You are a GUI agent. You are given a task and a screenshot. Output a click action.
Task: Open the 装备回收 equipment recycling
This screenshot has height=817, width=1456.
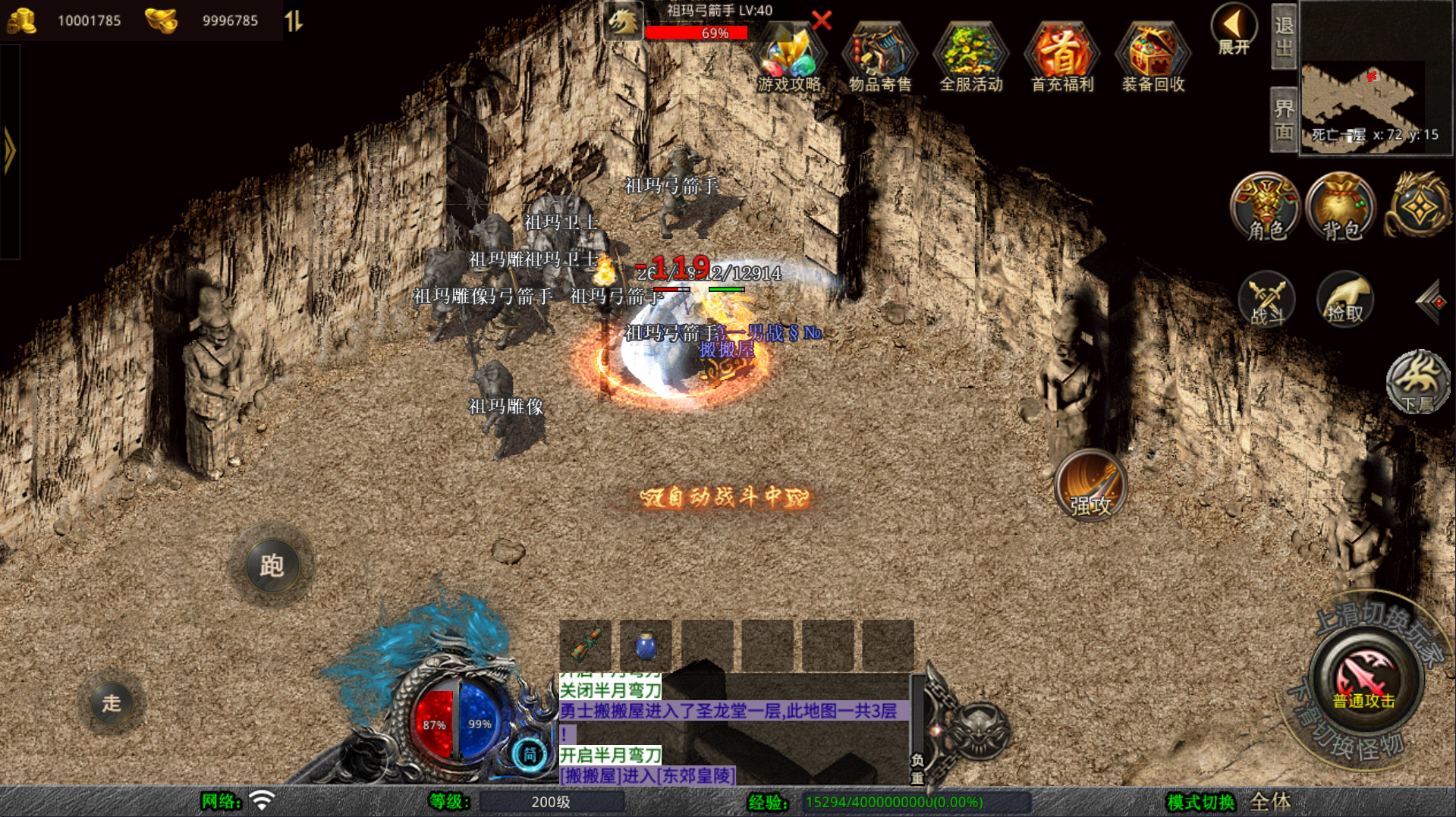coord(1153,57)
